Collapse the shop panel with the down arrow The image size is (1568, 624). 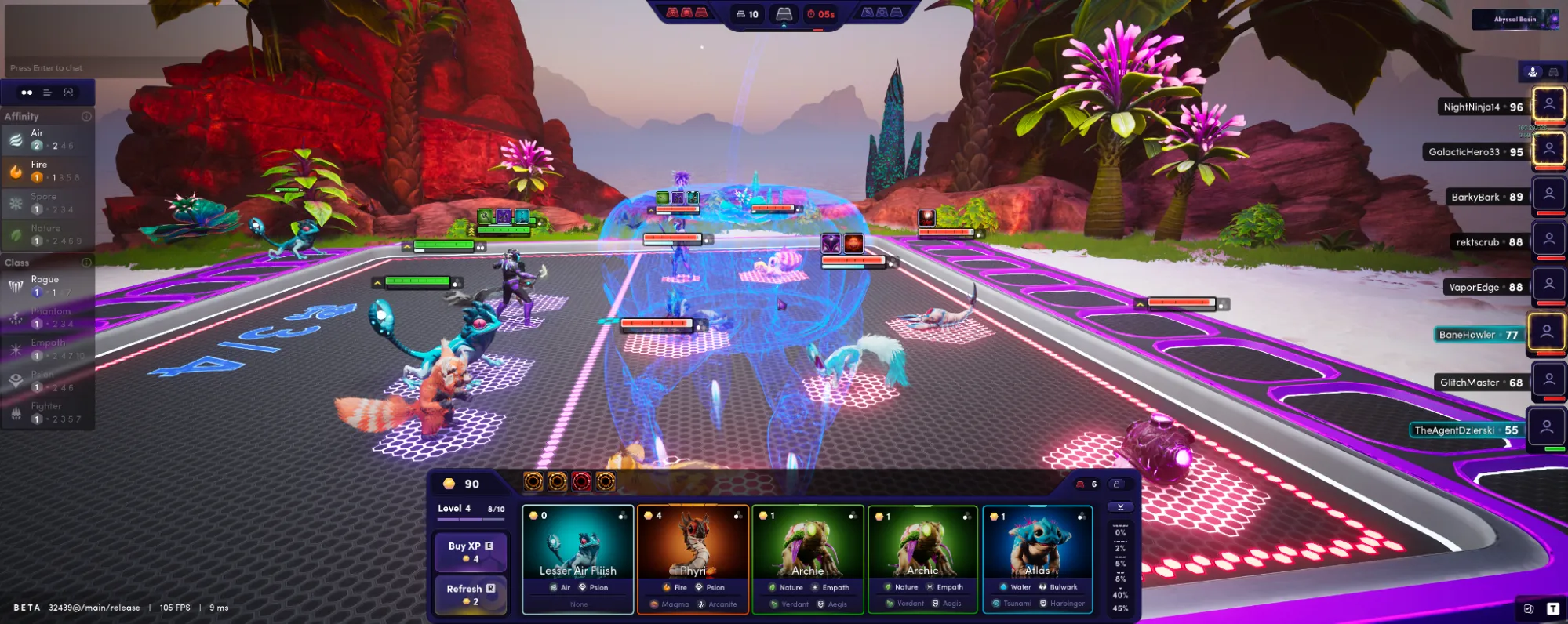pos(1120,507)
